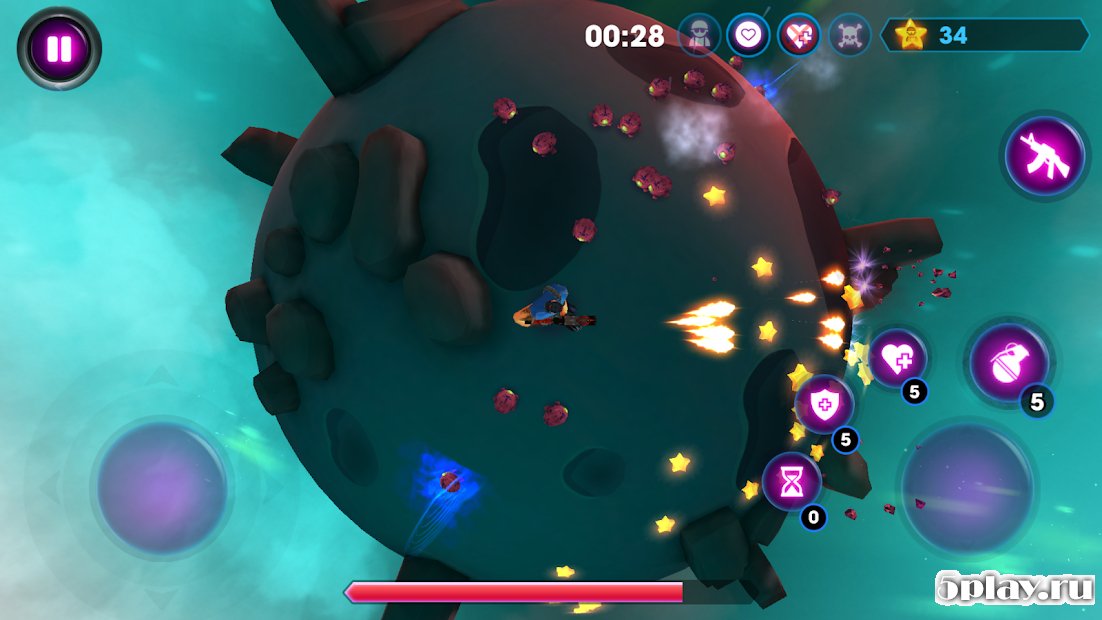Image resolution: width=1102 pixels, height=620 pixels.
Task: Click the skull and crossbones objective icon
Action: (849, 36)
